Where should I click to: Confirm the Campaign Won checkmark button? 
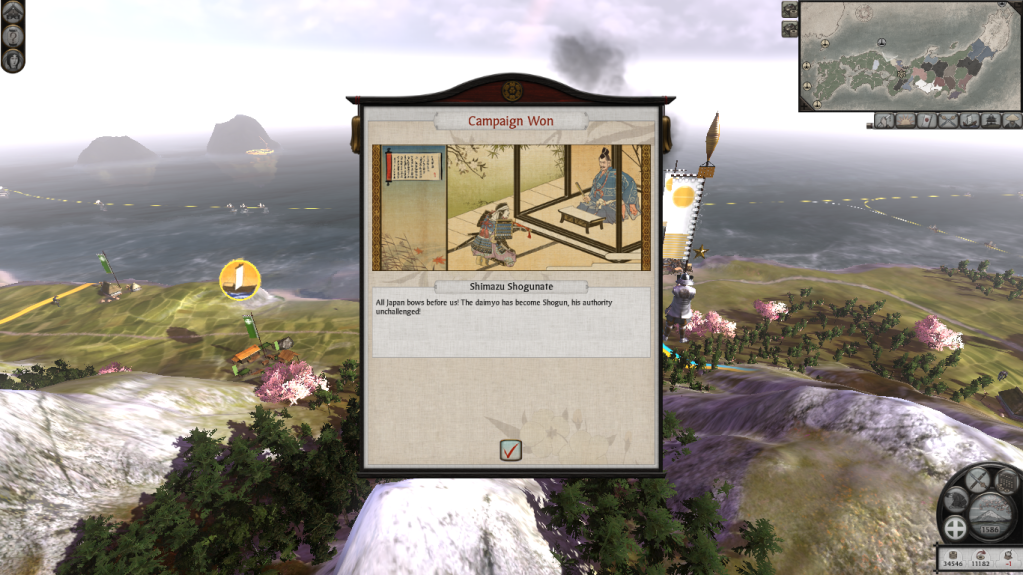click(511, 450)
